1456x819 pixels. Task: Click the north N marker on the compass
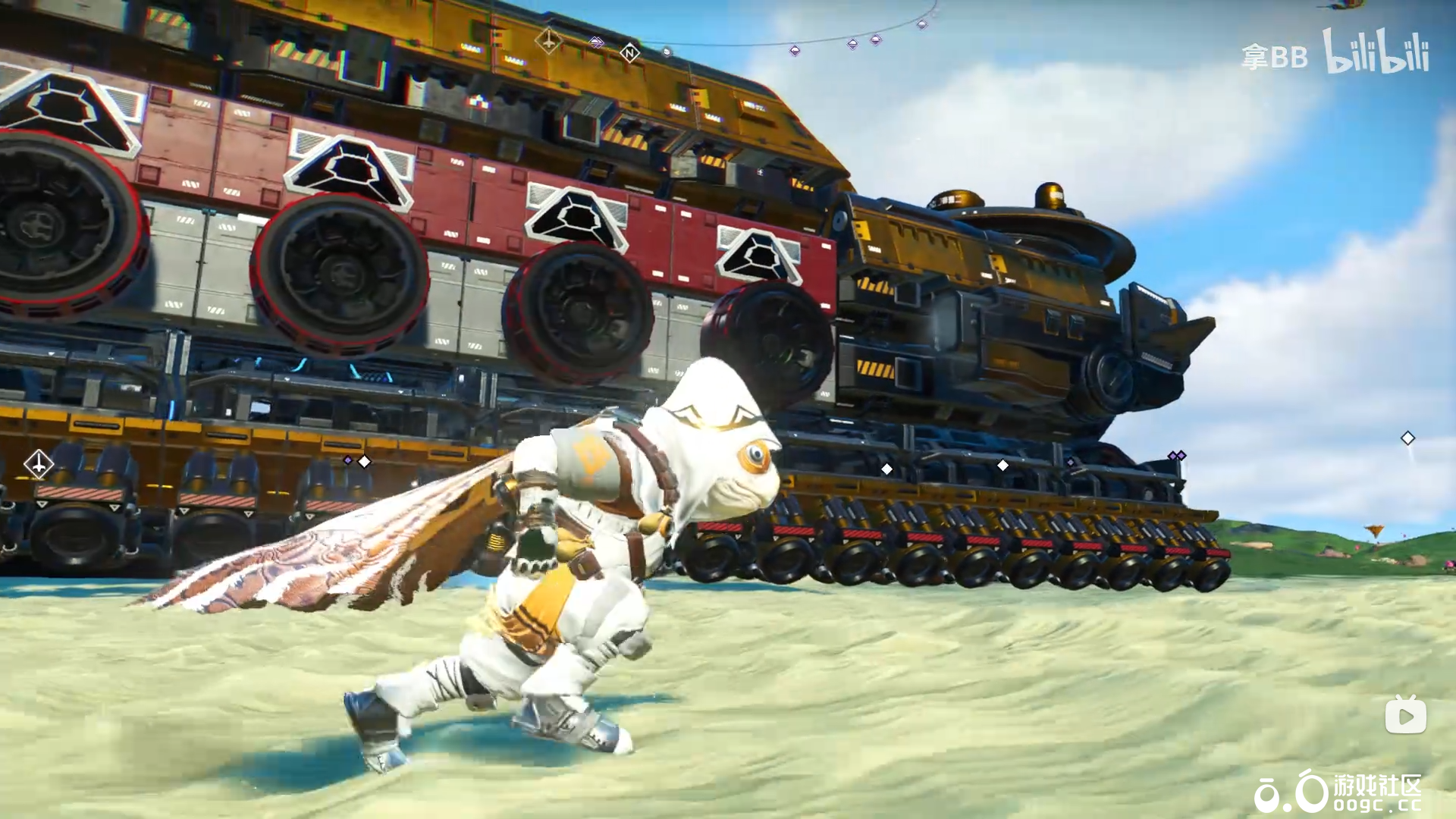click(629, 53)
